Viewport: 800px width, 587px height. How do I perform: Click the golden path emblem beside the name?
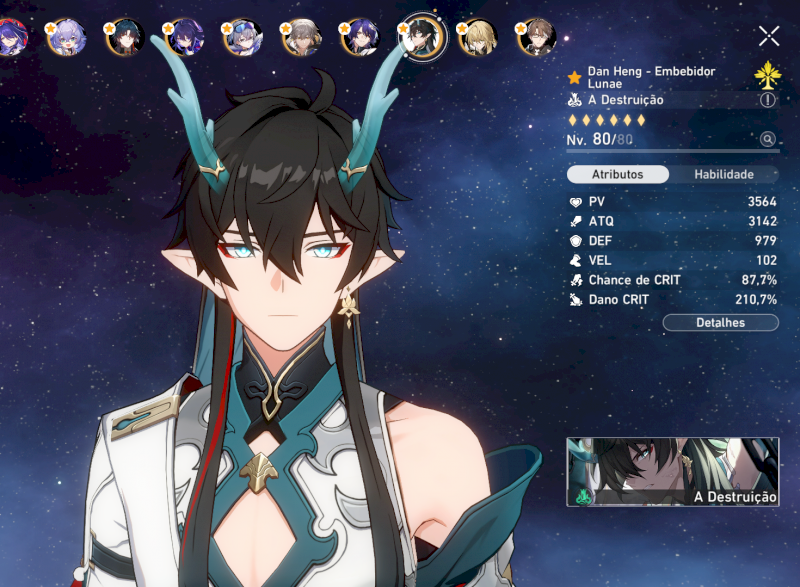pos(767,75)
